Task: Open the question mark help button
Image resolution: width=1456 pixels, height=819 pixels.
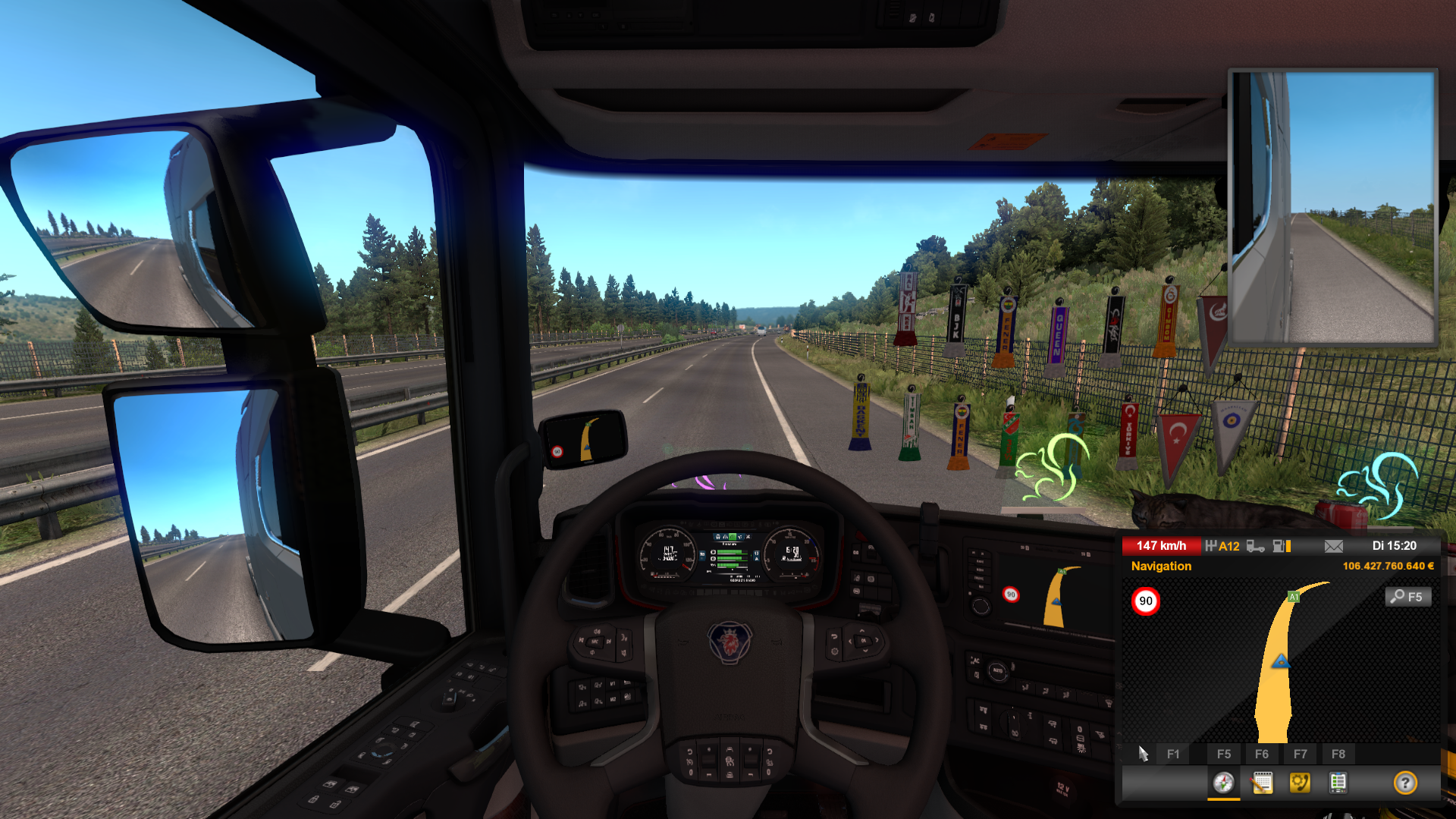Action: tap(1405, 783)
